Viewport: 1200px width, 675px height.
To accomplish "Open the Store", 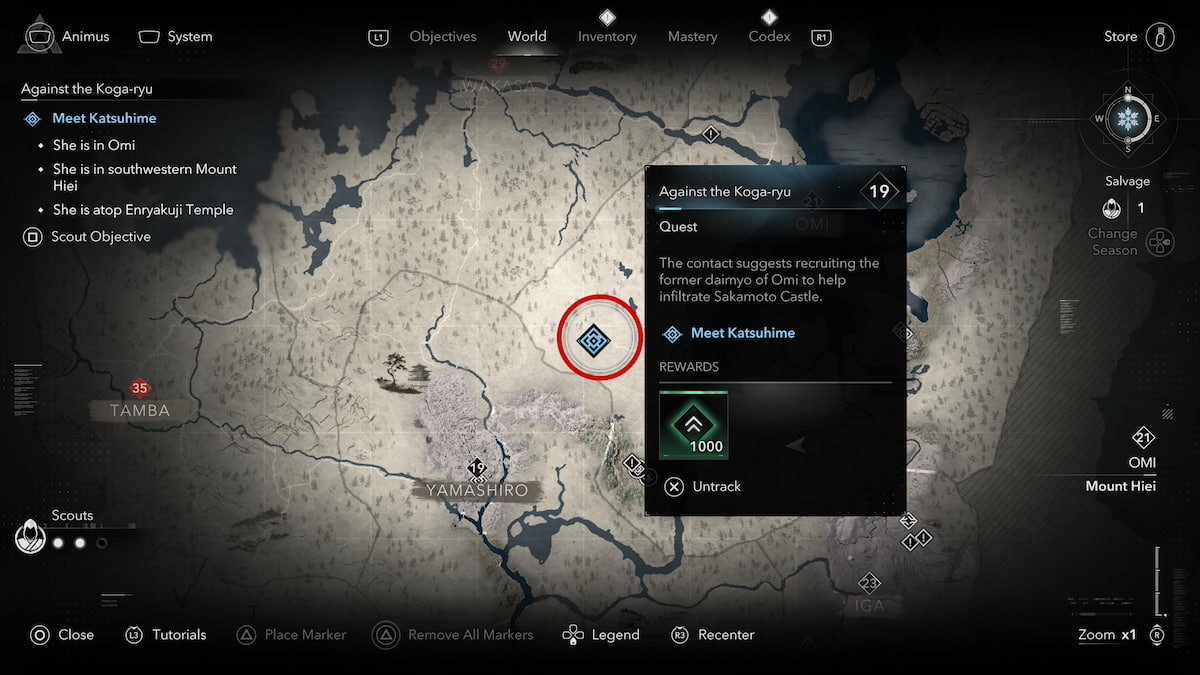I will point(1120,37).
